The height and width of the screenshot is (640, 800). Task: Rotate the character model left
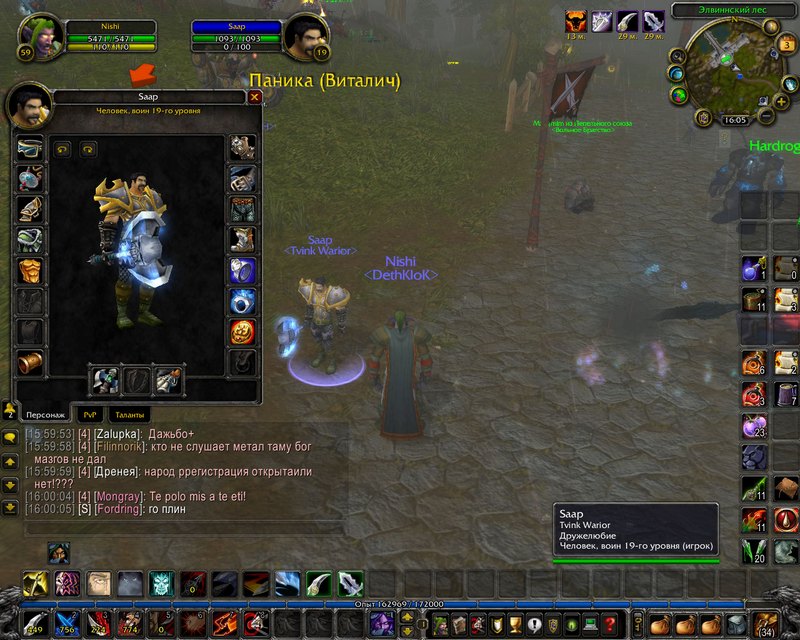62,149
